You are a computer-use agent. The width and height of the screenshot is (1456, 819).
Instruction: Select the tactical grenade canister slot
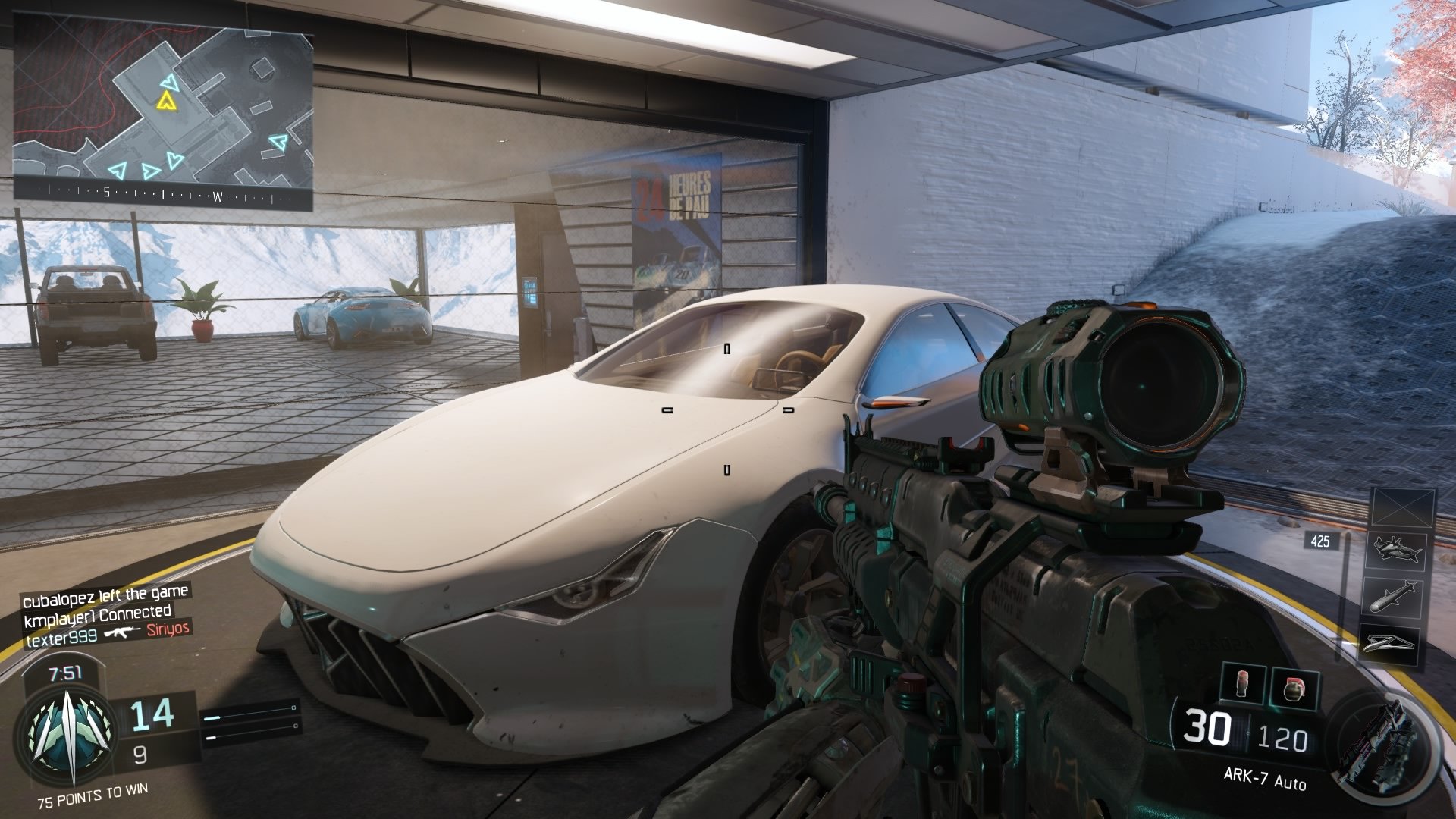pos(1244,685)
